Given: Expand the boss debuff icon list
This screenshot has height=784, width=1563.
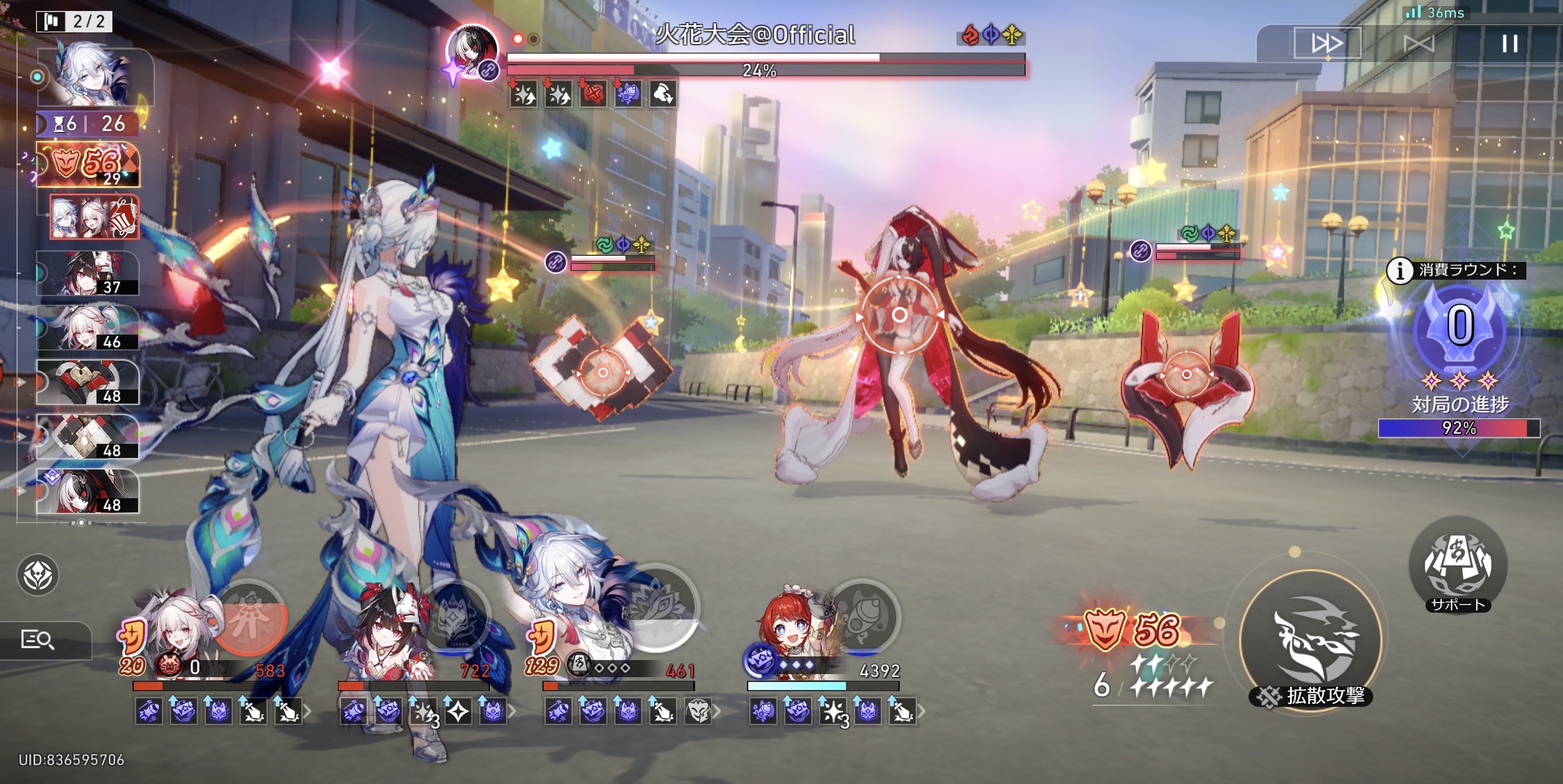Looking at the screenshot, I should click(x=592, y=95).
